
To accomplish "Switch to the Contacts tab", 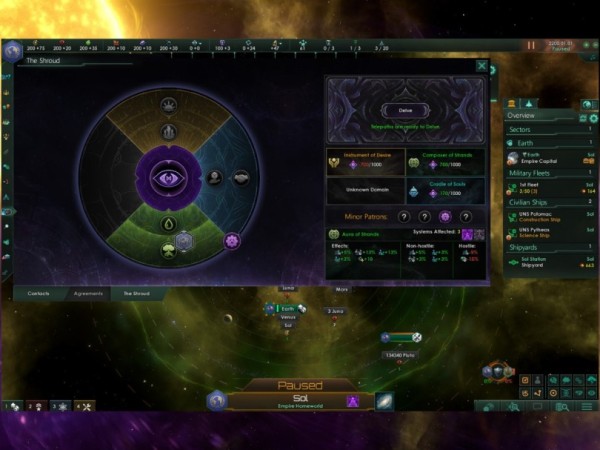I will [39, 293].
